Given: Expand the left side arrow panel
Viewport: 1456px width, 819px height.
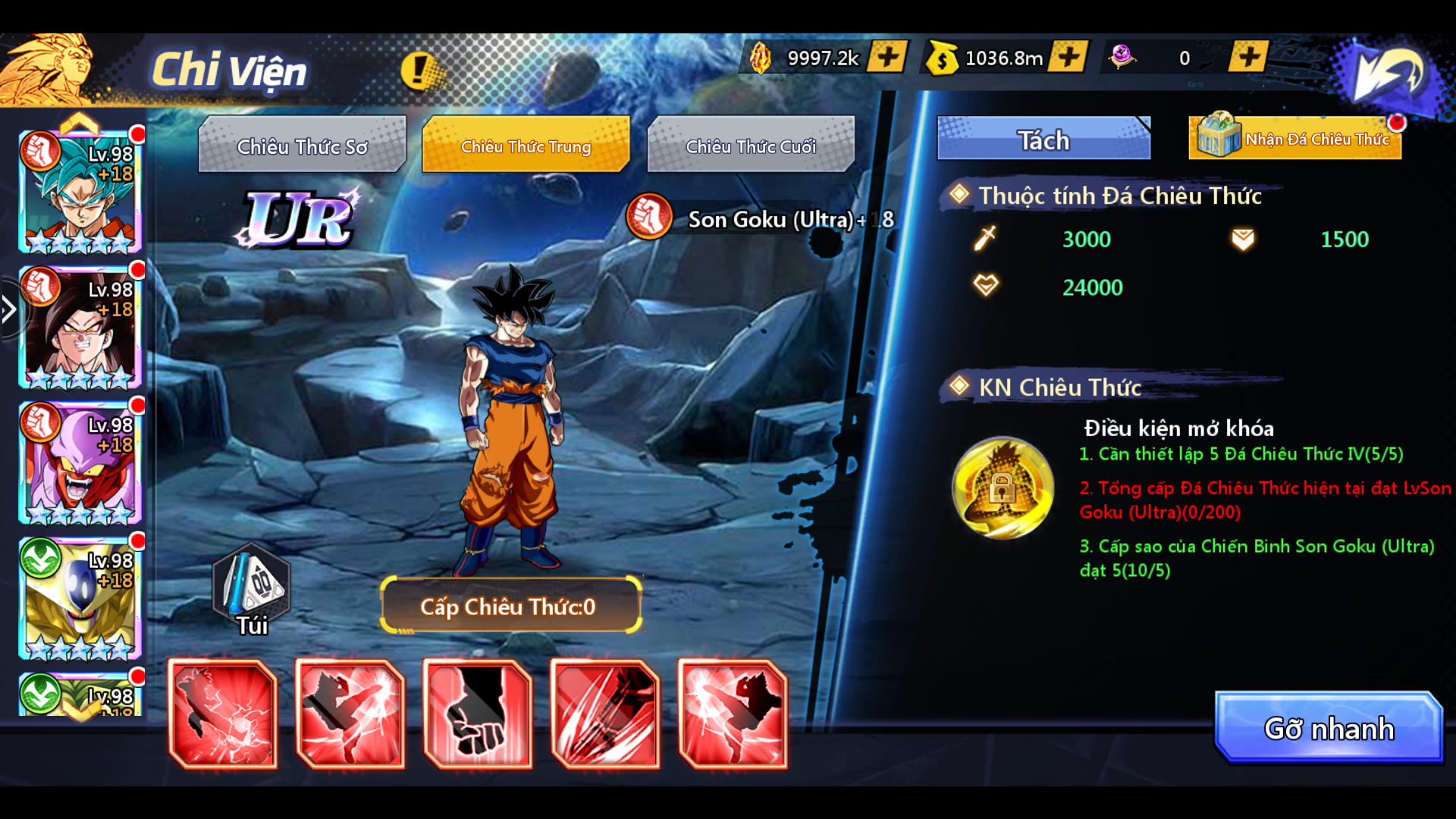Looking at the screenshot, I should pyautogui.click(x=9, y=309).
